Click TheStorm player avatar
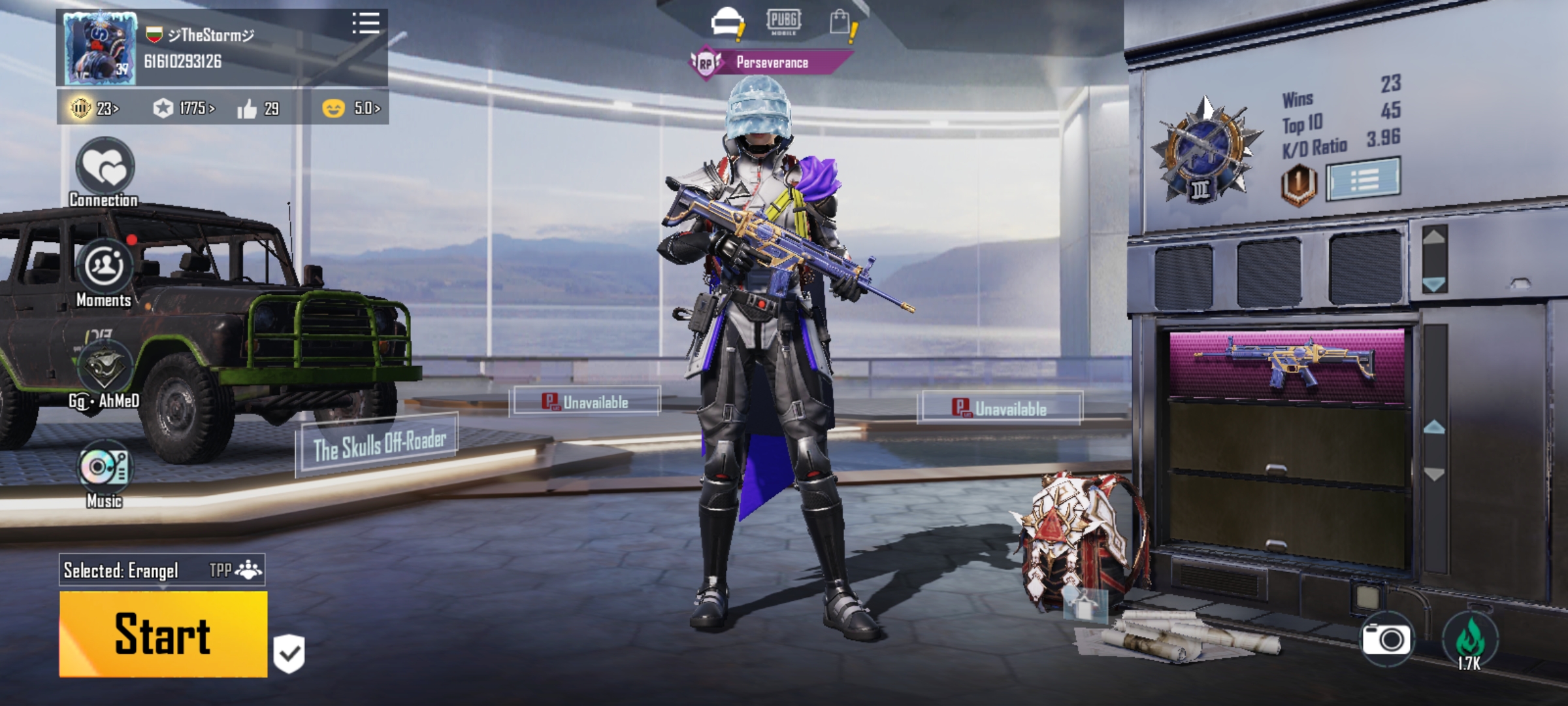Screen dimensions: 1568x706 click(100, 48)
